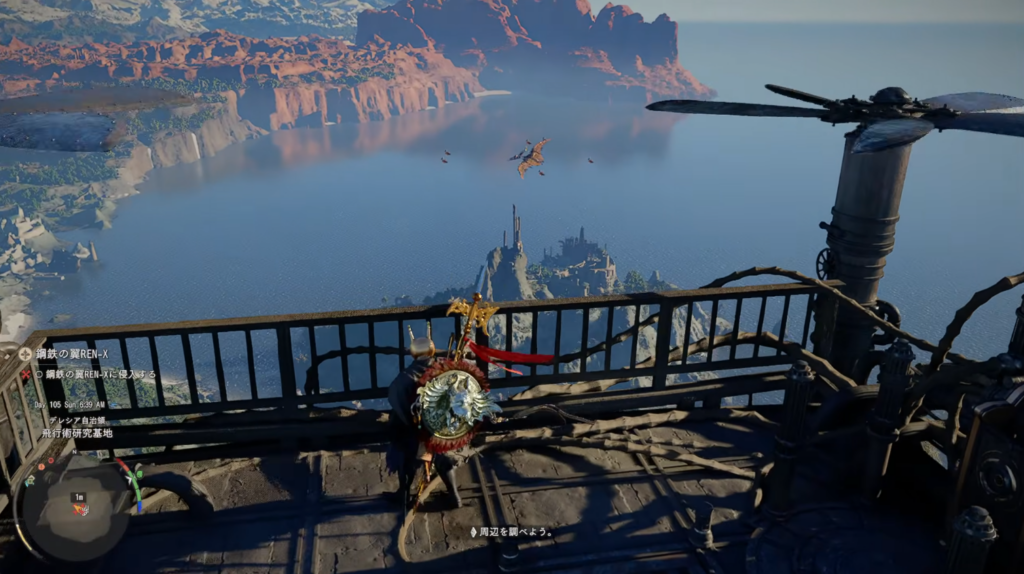The image size is (1024, 574).
Task: Select the 鋼鉄の翼REN-Xに侵入する objective line
Action: point(96,373)
